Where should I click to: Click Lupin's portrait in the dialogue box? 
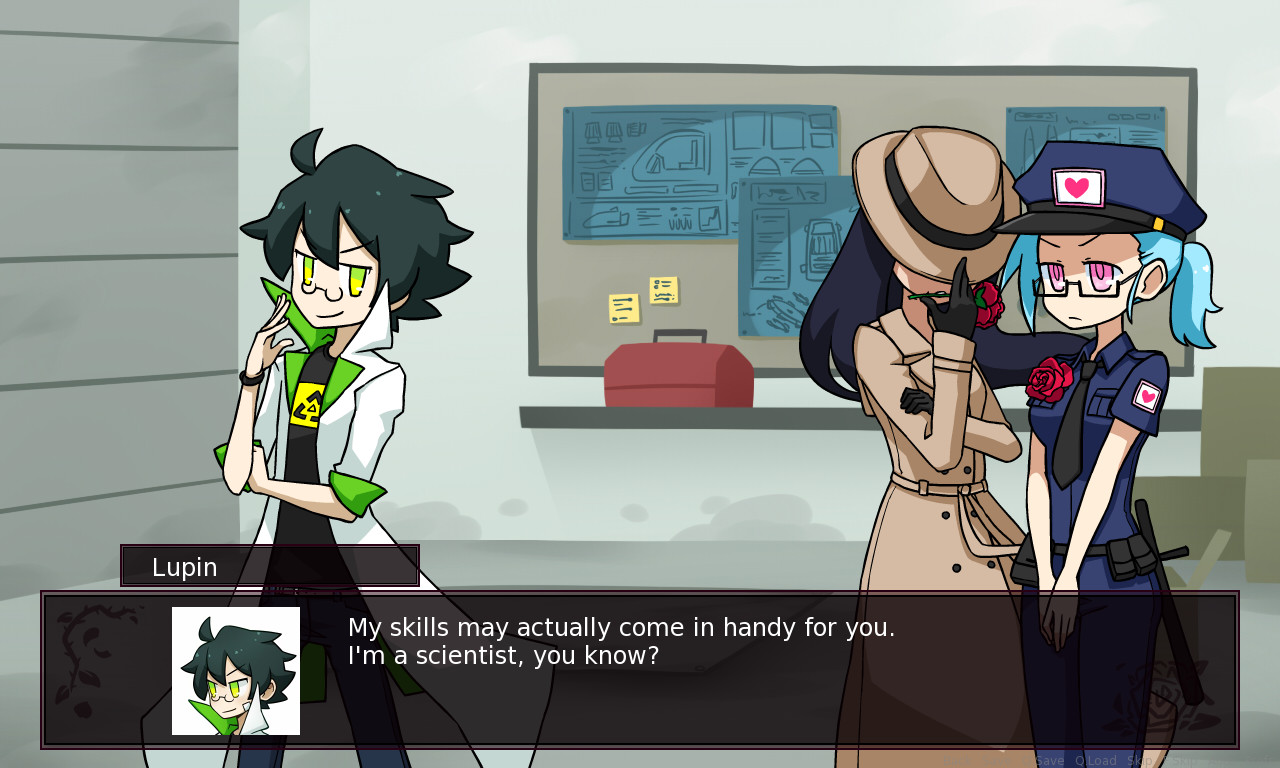[234, 669]
